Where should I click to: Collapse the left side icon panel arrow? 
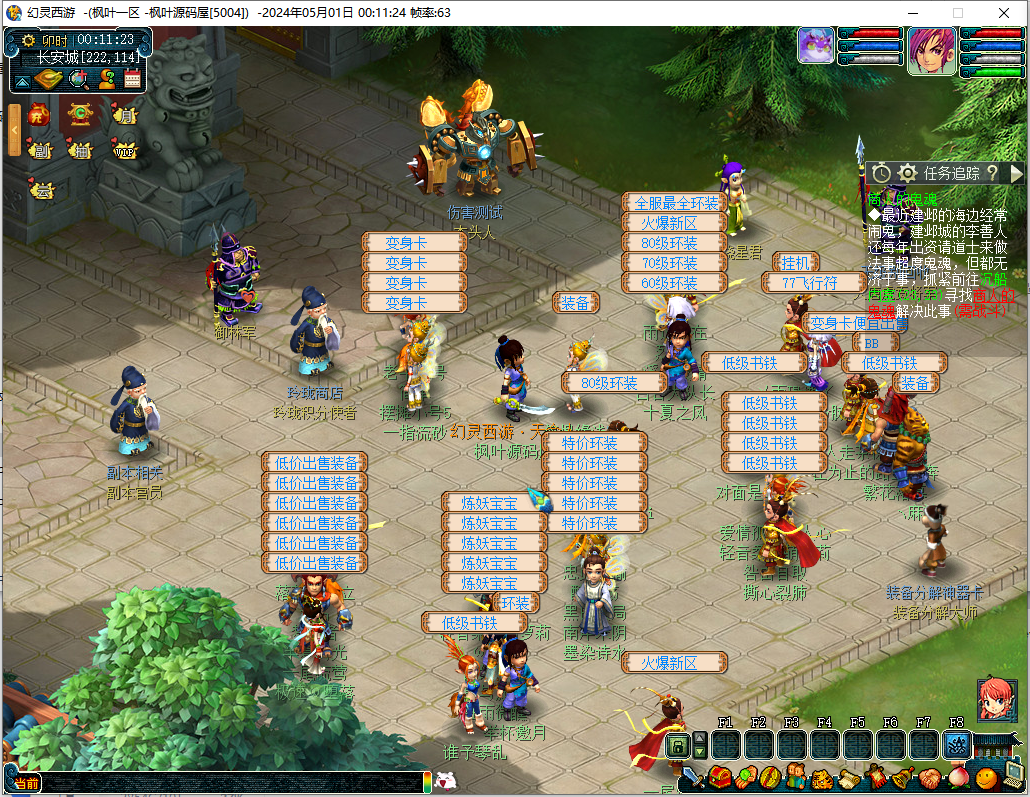click(x=14, y=130)
